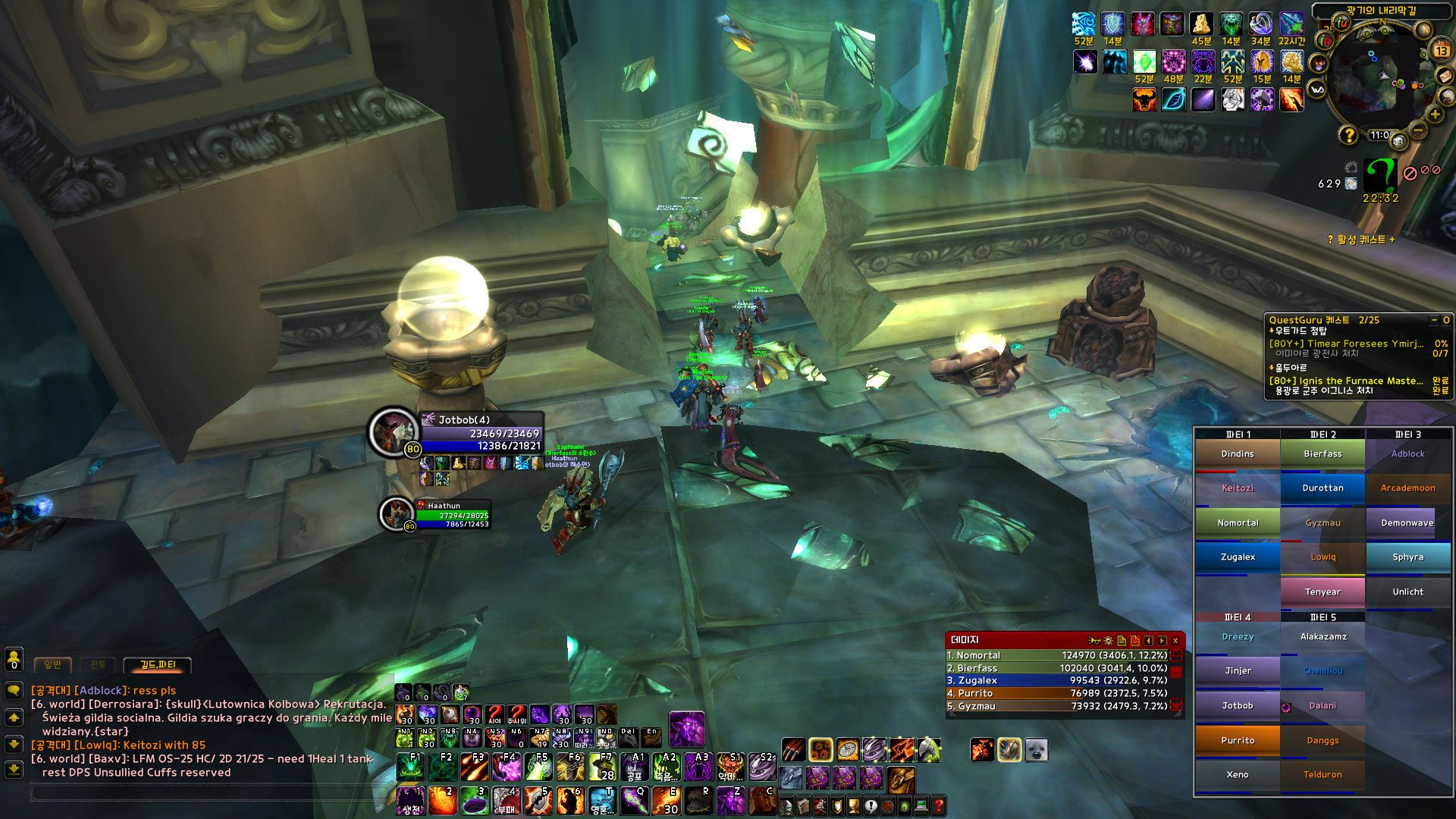Switch to the 길드,파티 chat tab
Image resolution: width=1456 pixels, height=819 pixels.
point(158,665)
